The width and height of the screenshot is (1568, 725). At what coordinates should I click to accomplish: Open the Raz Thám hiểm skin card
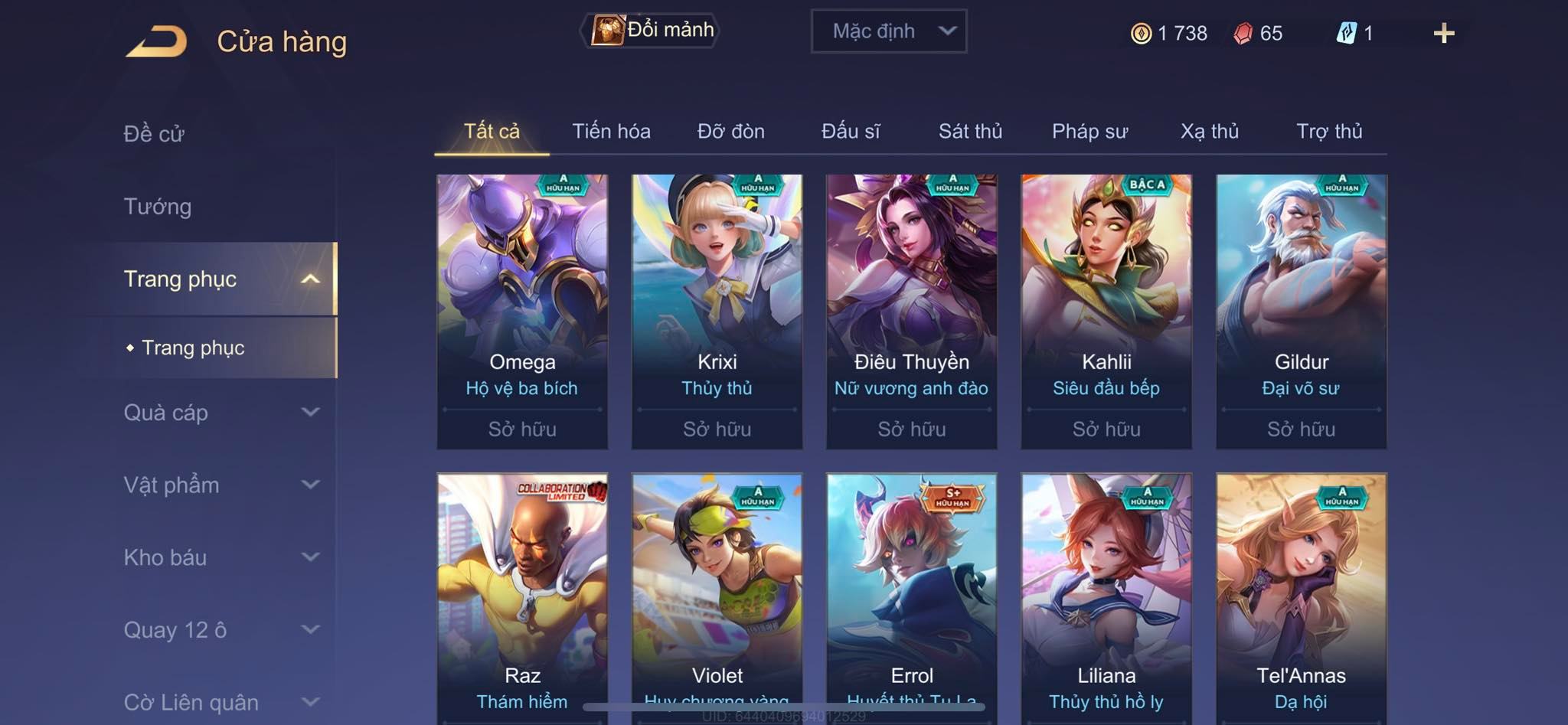coord(522,597)
